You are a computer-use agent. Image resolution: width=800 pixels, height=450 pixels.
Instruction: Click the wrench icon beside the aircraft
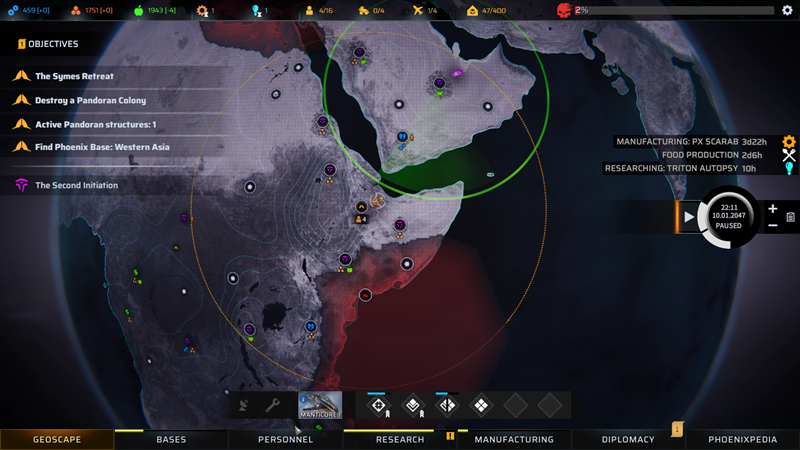[x=272, y=406]
